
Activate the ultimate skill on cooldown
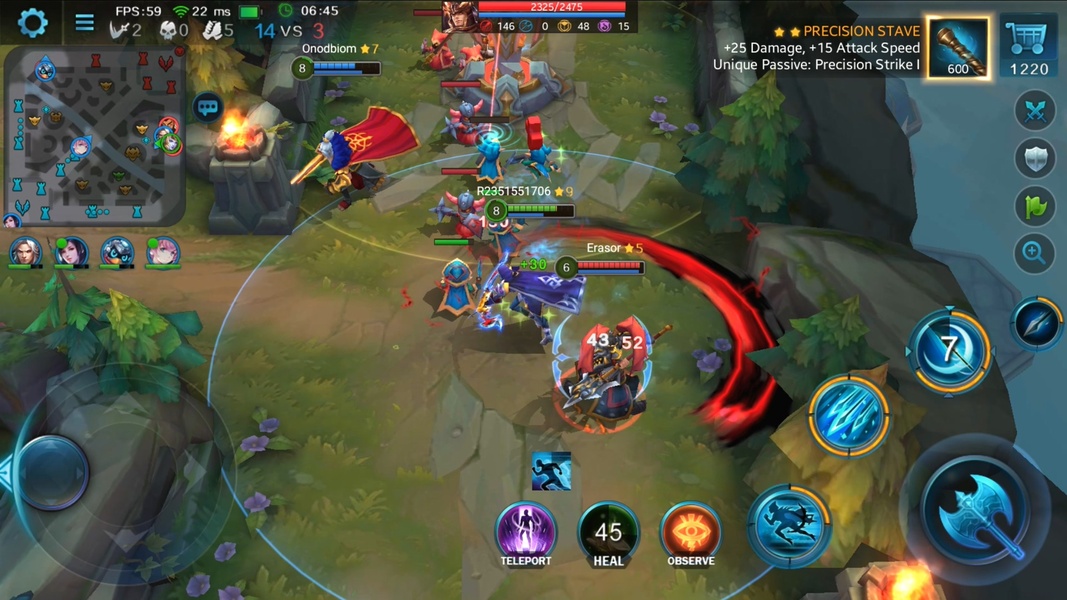(949, 350)
